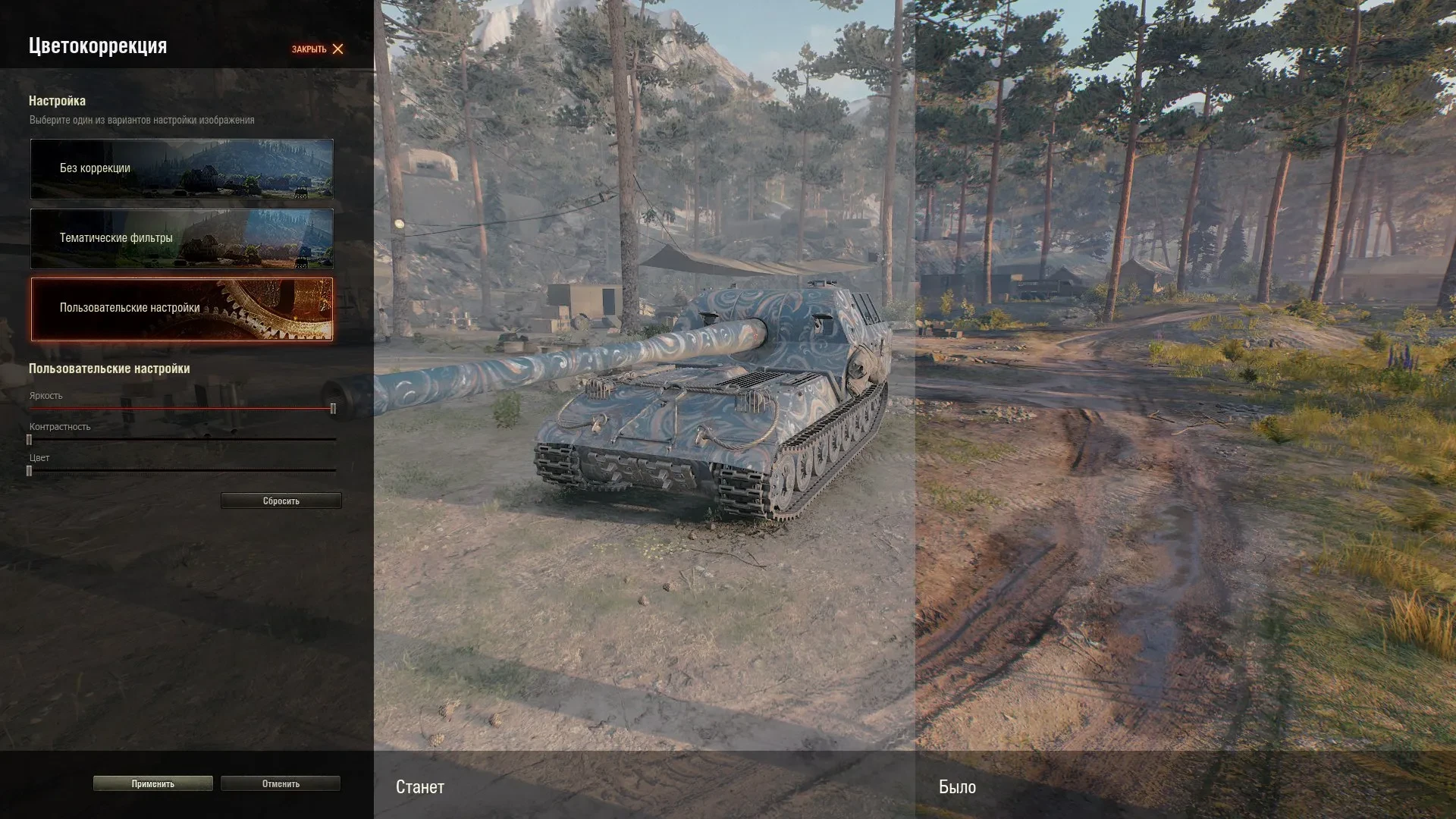
Task: Select the Без коррекции option
Action: (x=182, y=168)
